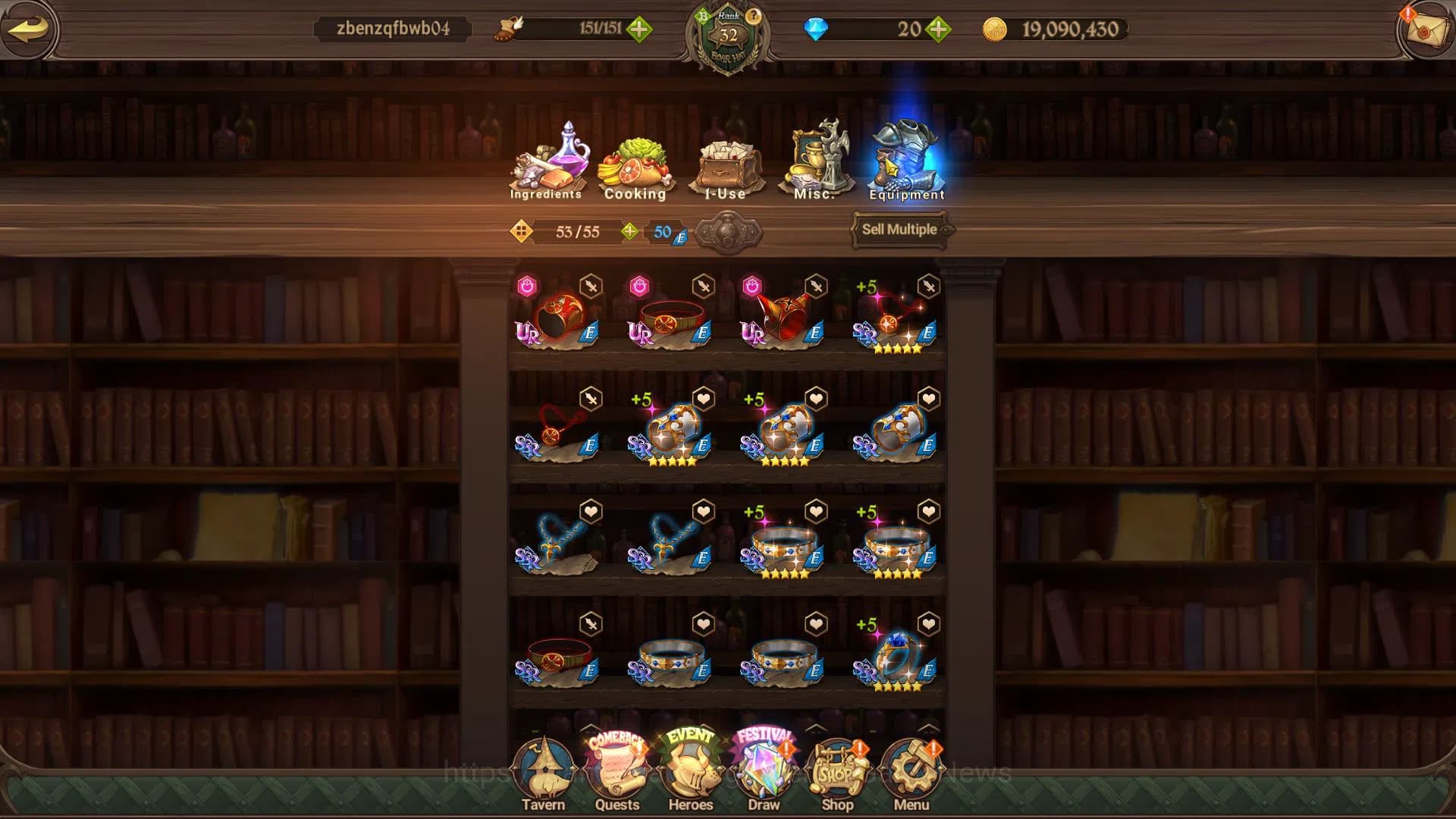Go back with the golden arrow
The width and height of the screenshot is (1456, 819).
pyautogui.click(x=28, y=30)
